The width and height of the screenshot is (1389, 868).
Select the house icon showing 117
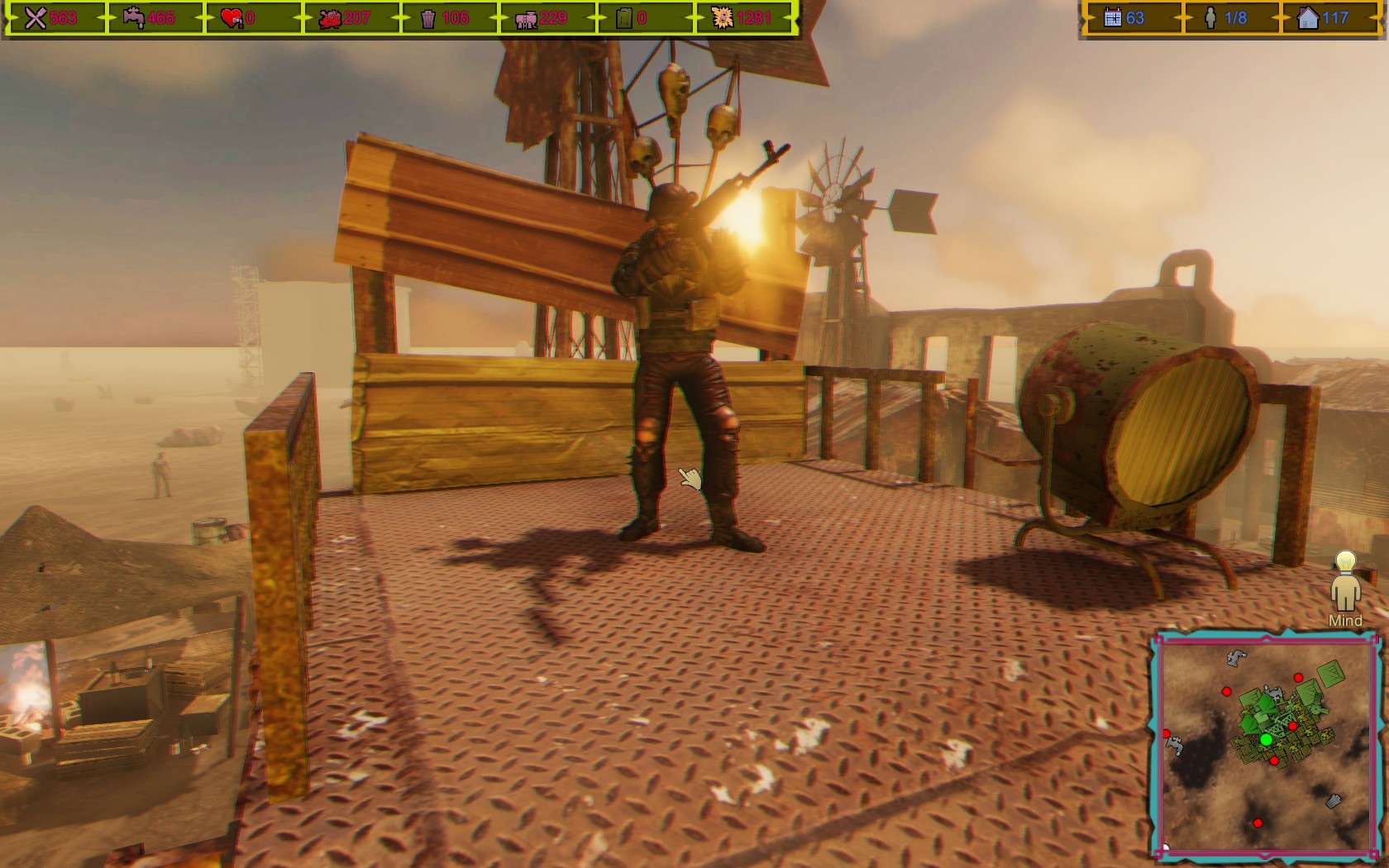(1308, 17)
